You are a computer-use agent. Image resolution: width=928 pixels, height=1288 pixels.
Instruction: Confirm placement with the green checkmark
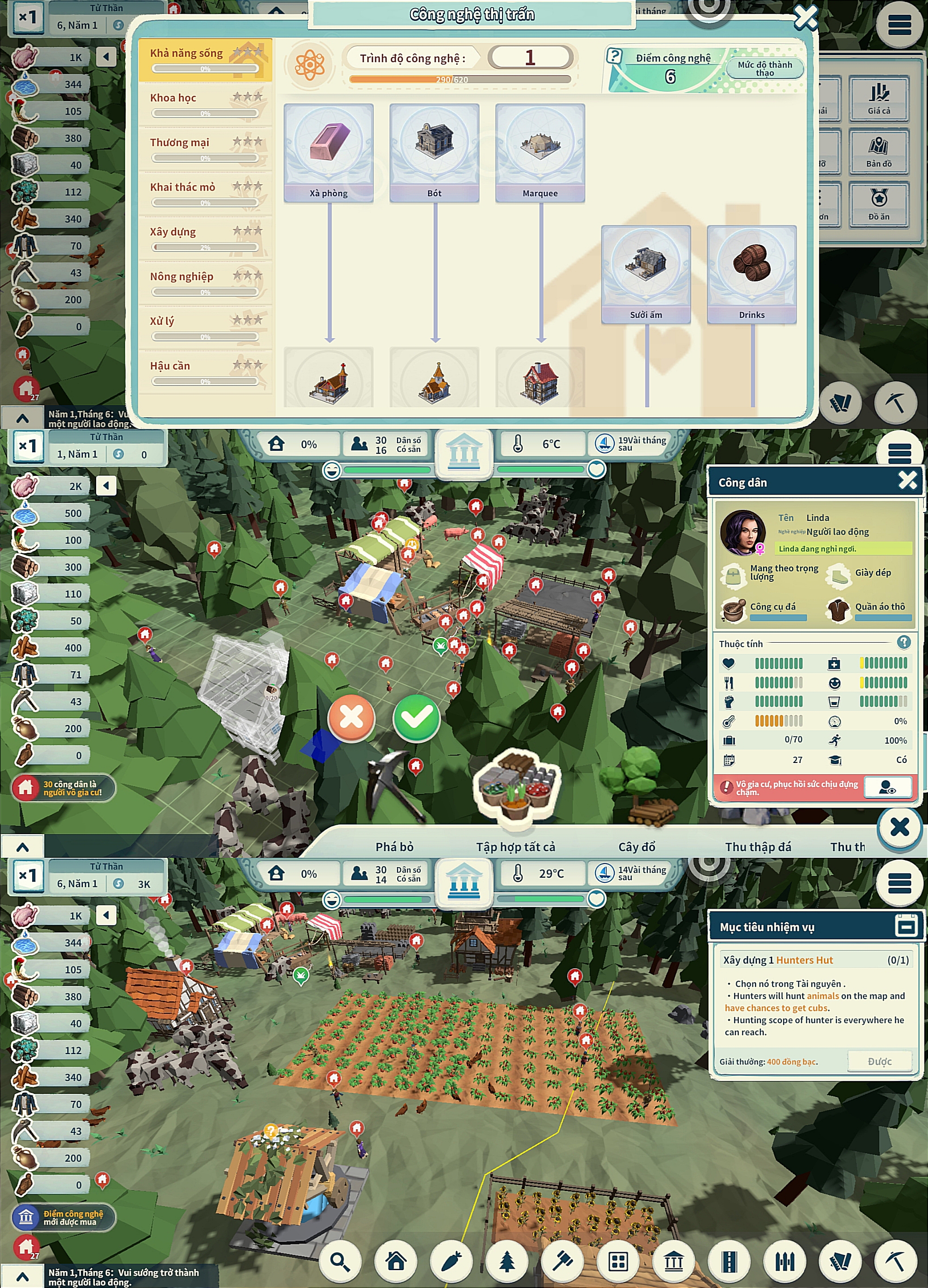click(x=417, y=717)
